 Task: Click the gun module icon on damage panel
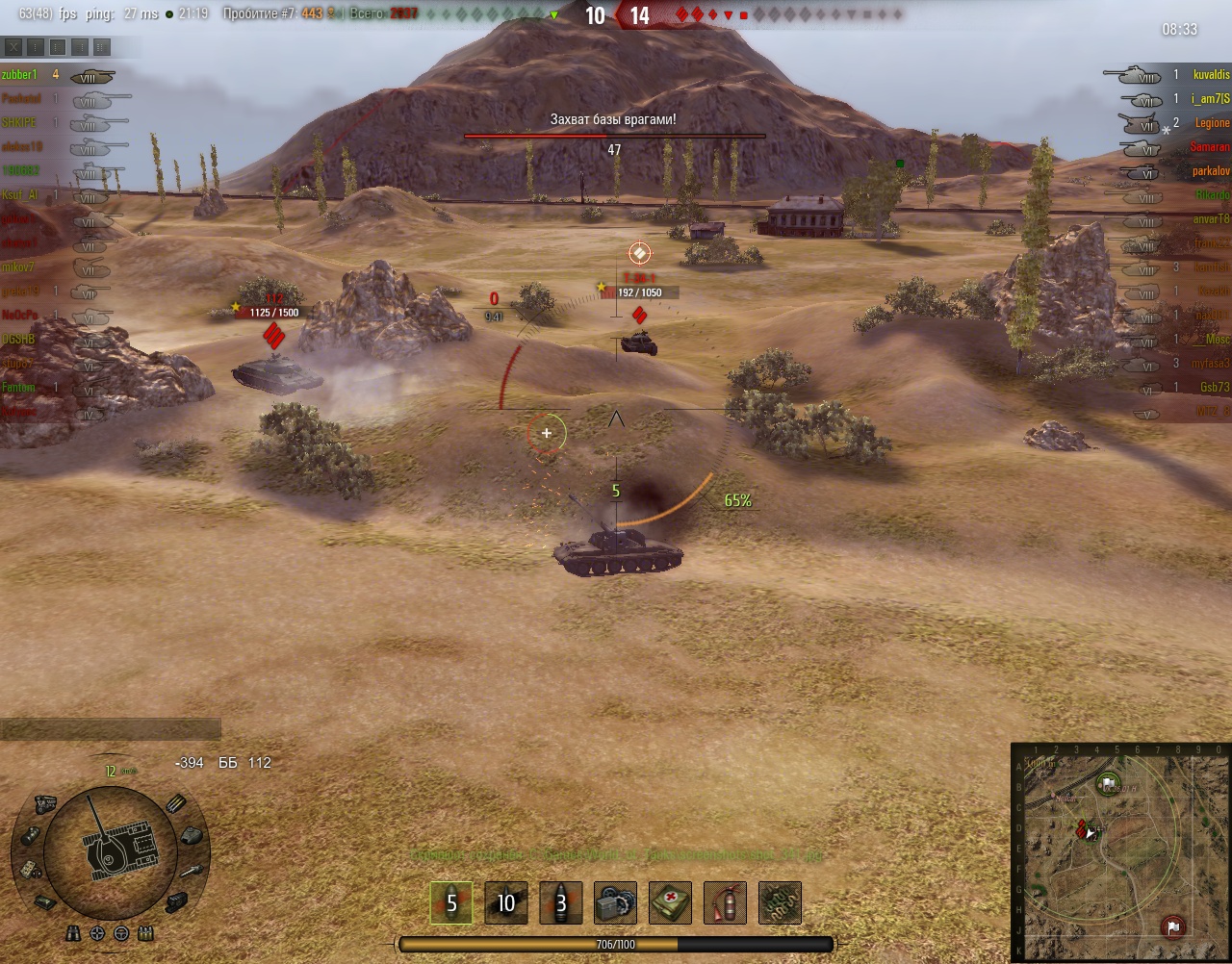coord(192,871)
